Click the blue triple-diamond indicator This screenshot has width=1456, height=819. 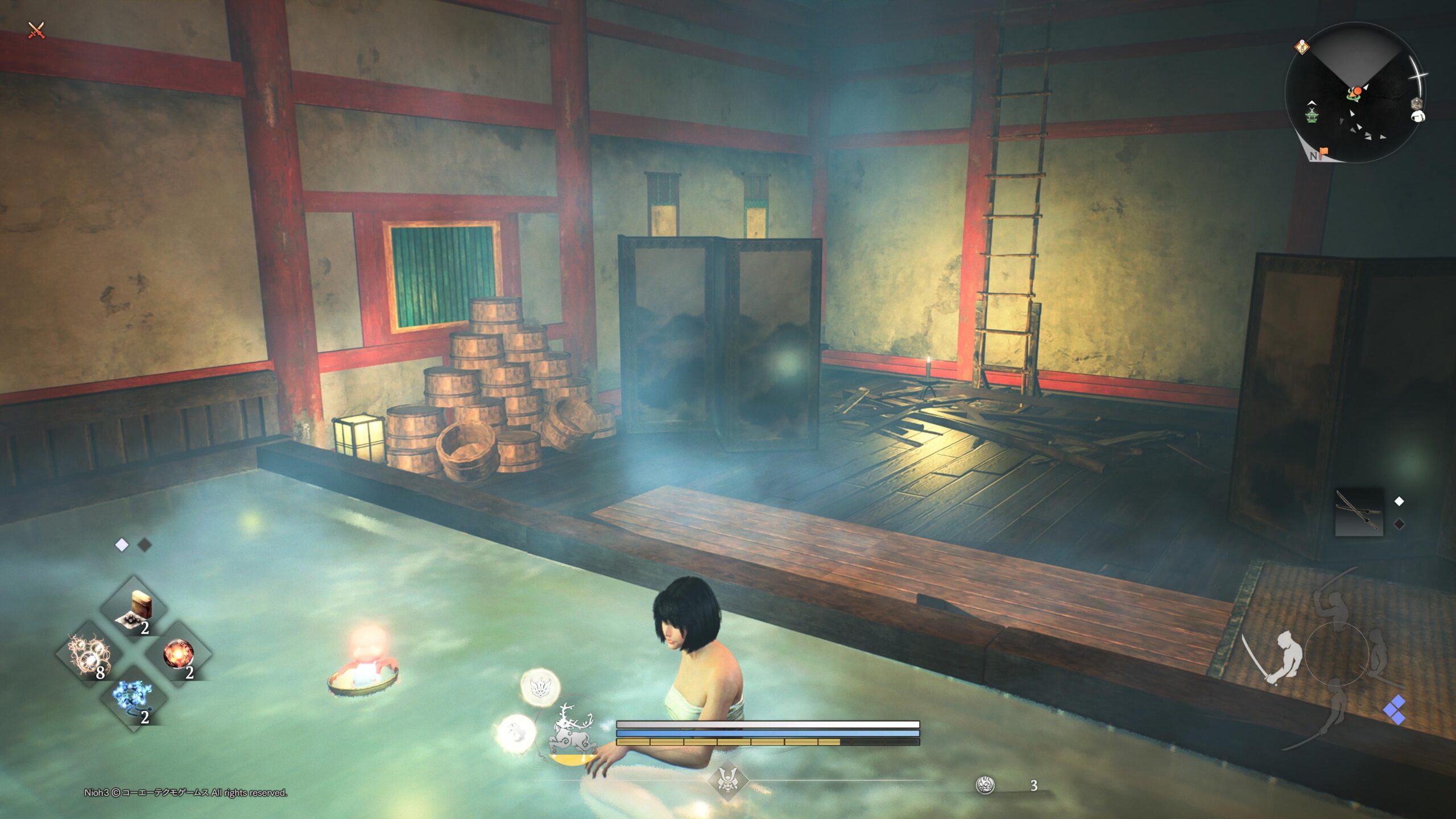click(1395, 711)
